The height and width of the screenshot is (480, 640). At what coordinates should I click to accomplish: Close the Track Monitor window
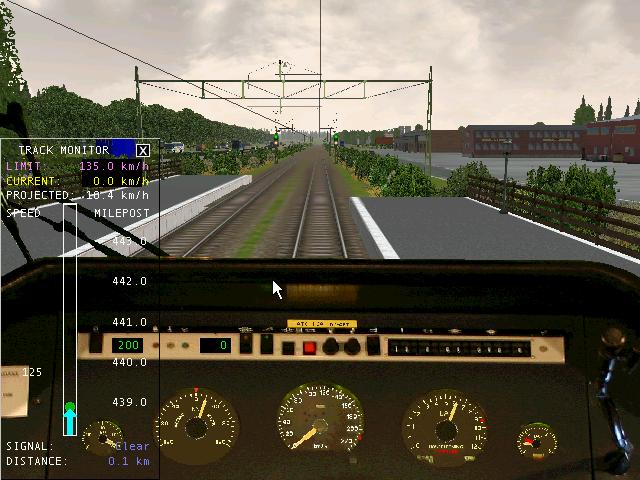(143, 151)
